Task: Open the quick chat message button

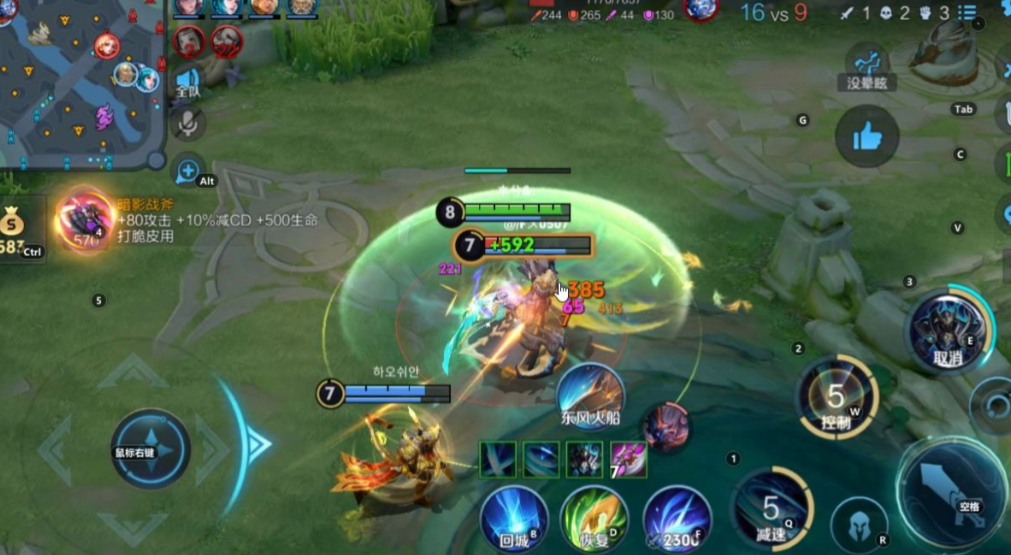Action: point(187,171)
